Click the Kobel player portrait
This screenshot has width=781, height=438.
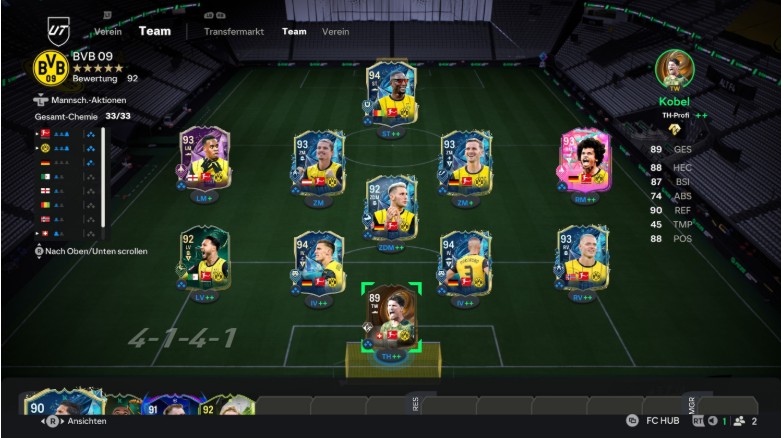[x=675, y=70]
